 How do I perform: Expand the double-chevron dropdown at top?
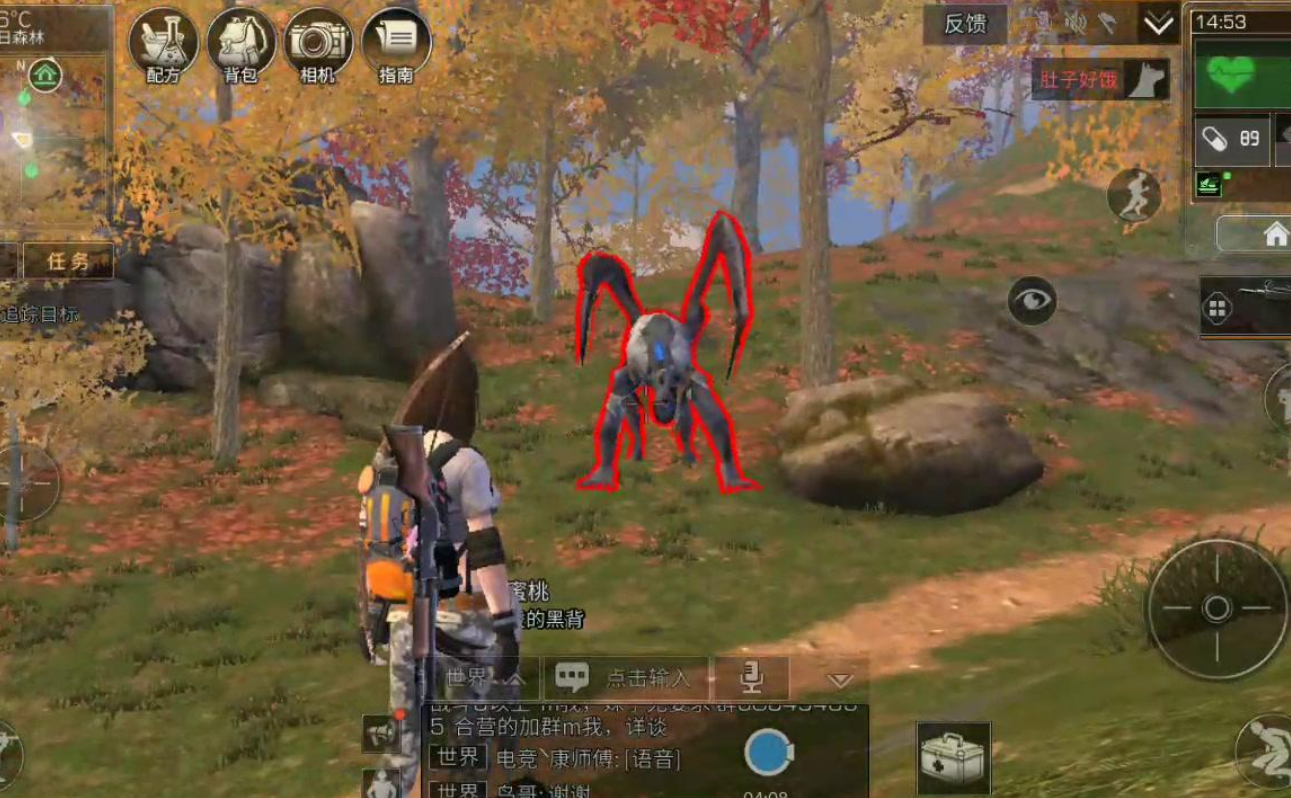pyautogui.click(x=1159, y=24)
